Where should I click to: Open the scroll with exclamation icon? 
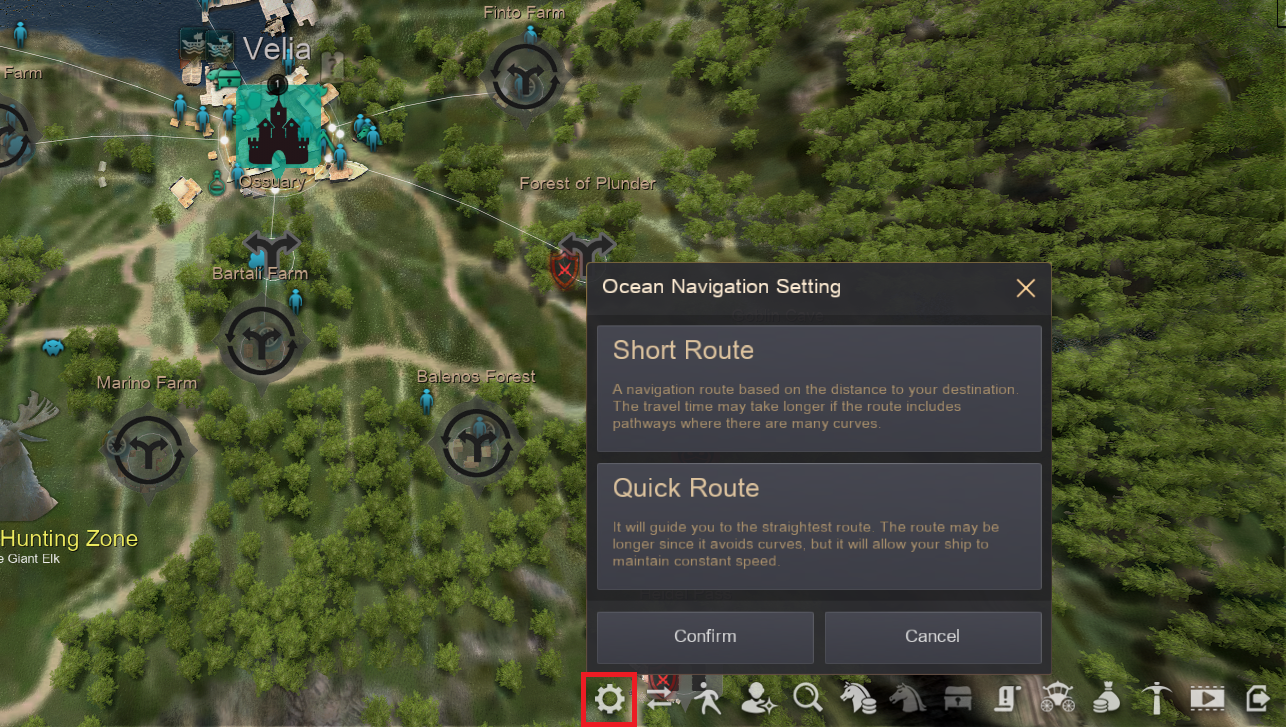click(x=1007, y=698)
